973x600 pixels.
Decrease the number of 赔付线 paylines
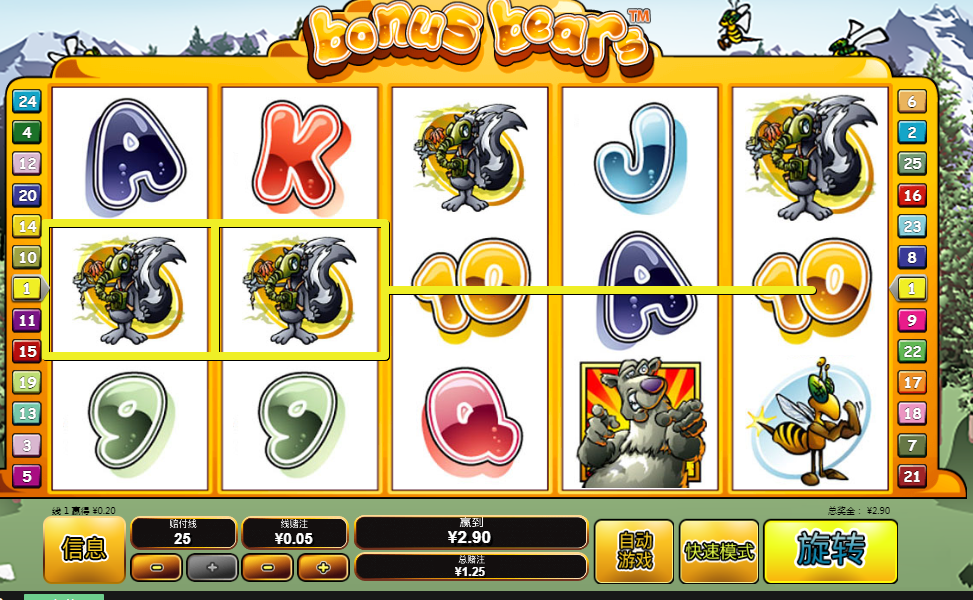[x=156, y=567]
